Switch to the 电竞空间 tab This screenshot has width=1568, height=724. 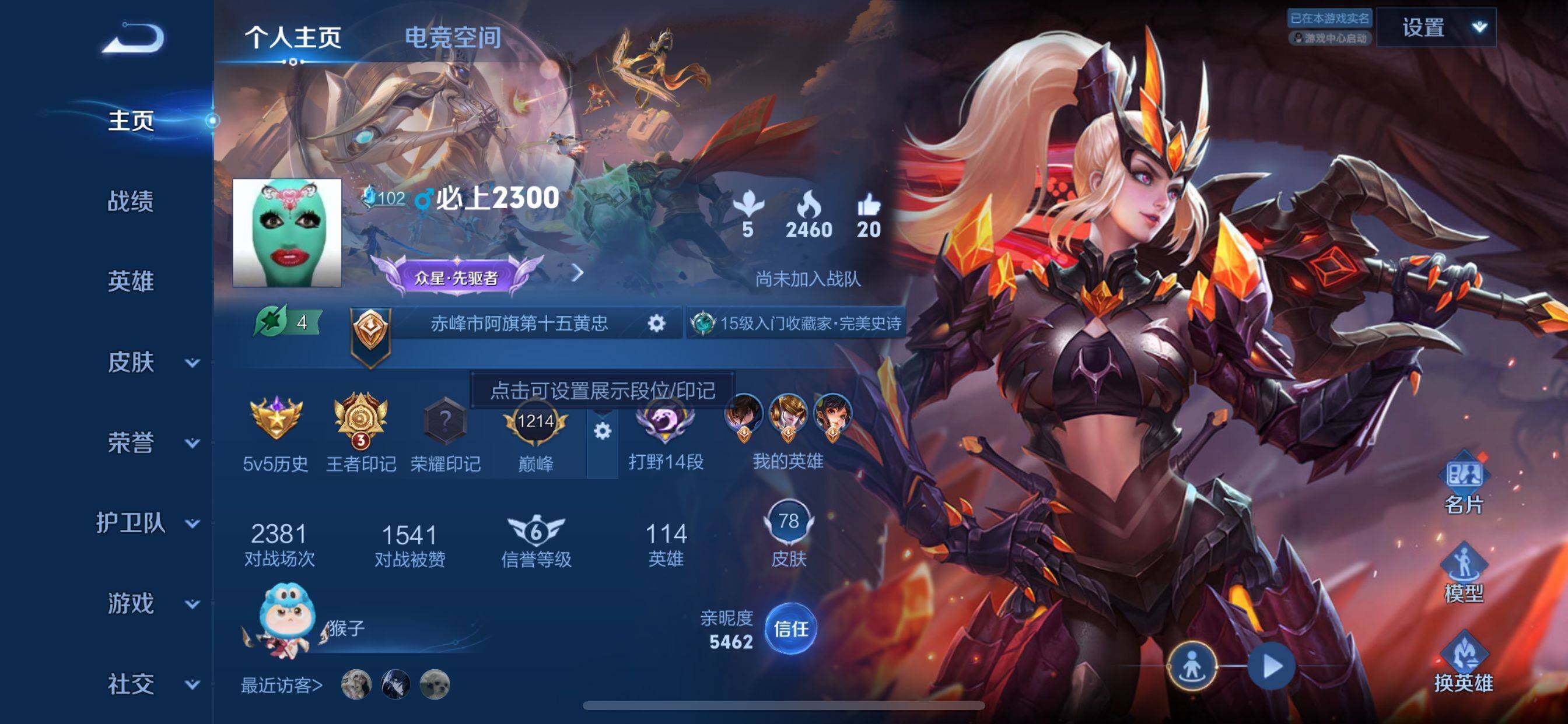[452, 38]
